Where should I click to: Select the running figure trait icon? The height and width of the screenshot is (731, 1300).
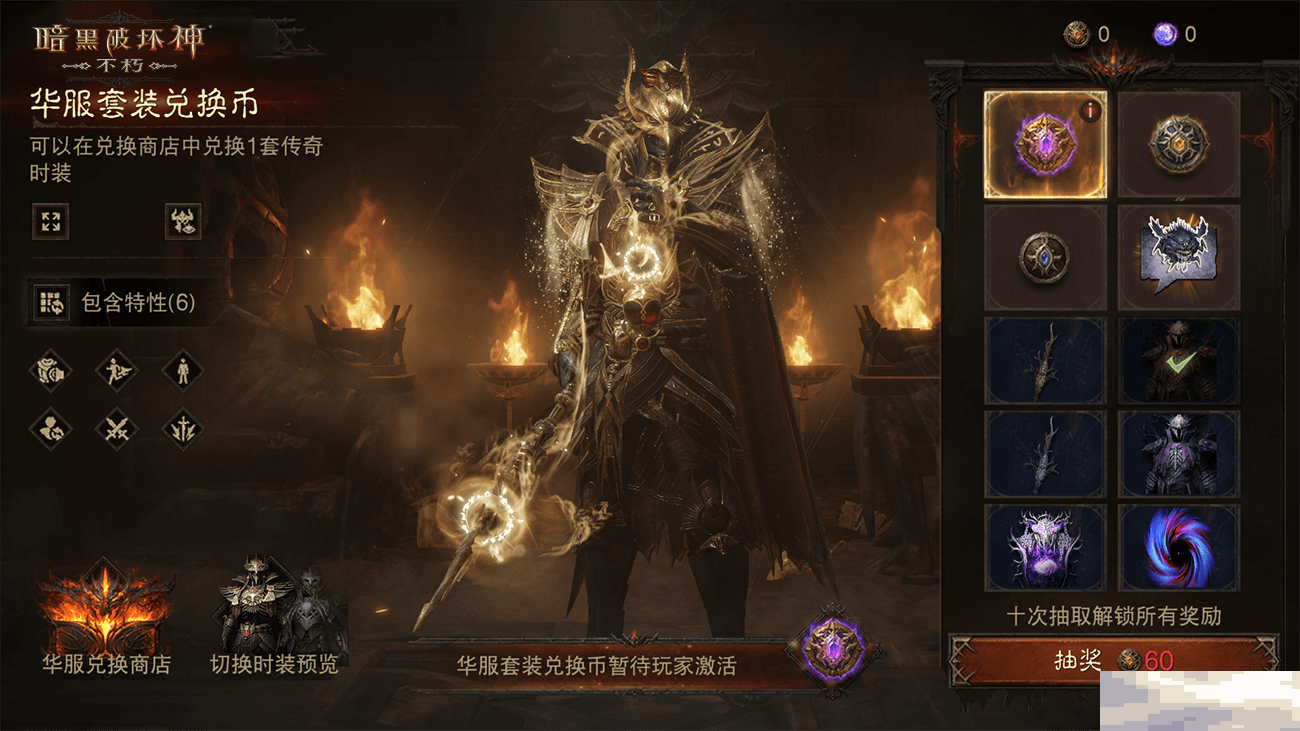click(117, 370)
